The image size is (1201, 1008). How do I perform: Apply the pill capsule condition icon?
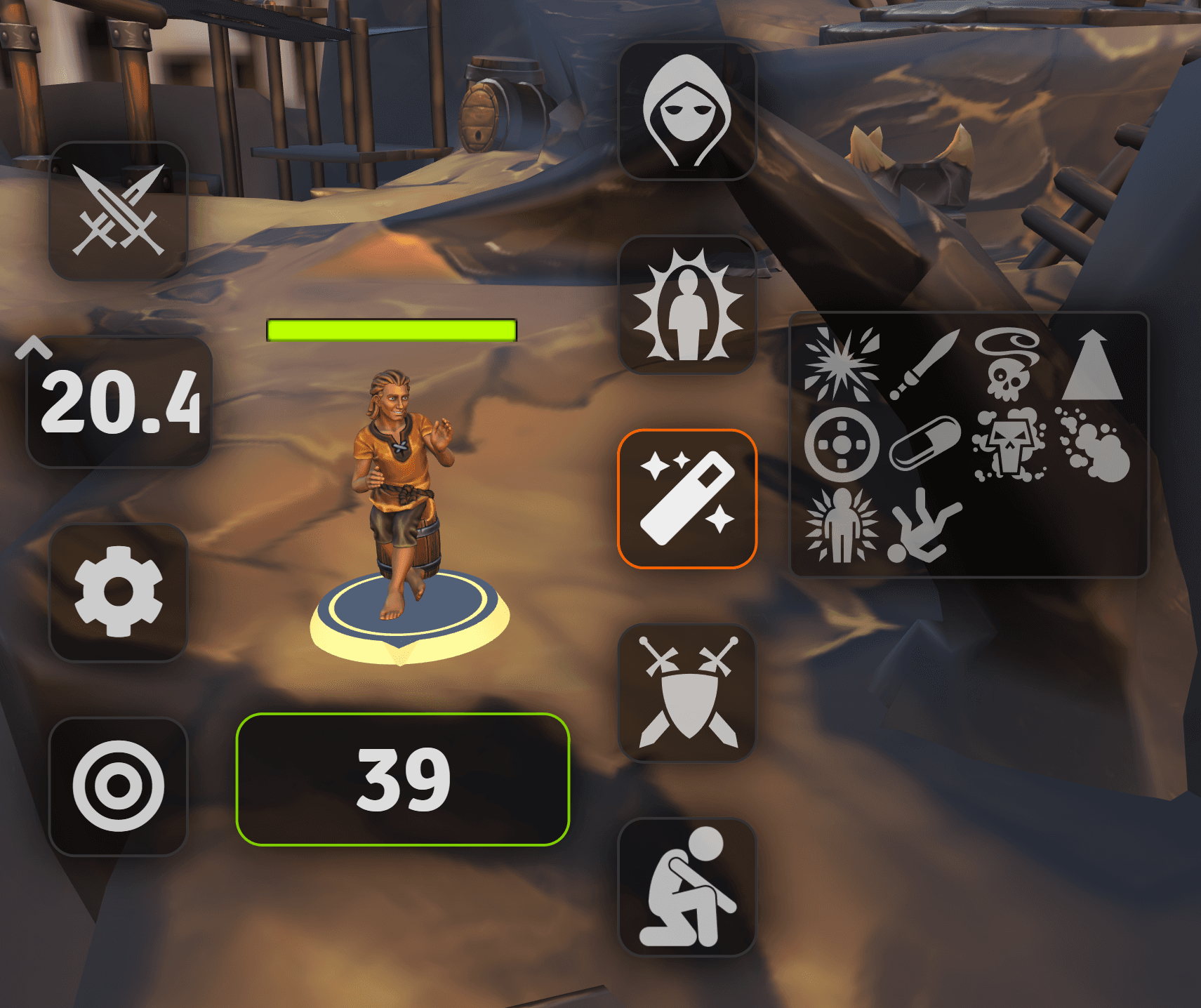(924, 444)
